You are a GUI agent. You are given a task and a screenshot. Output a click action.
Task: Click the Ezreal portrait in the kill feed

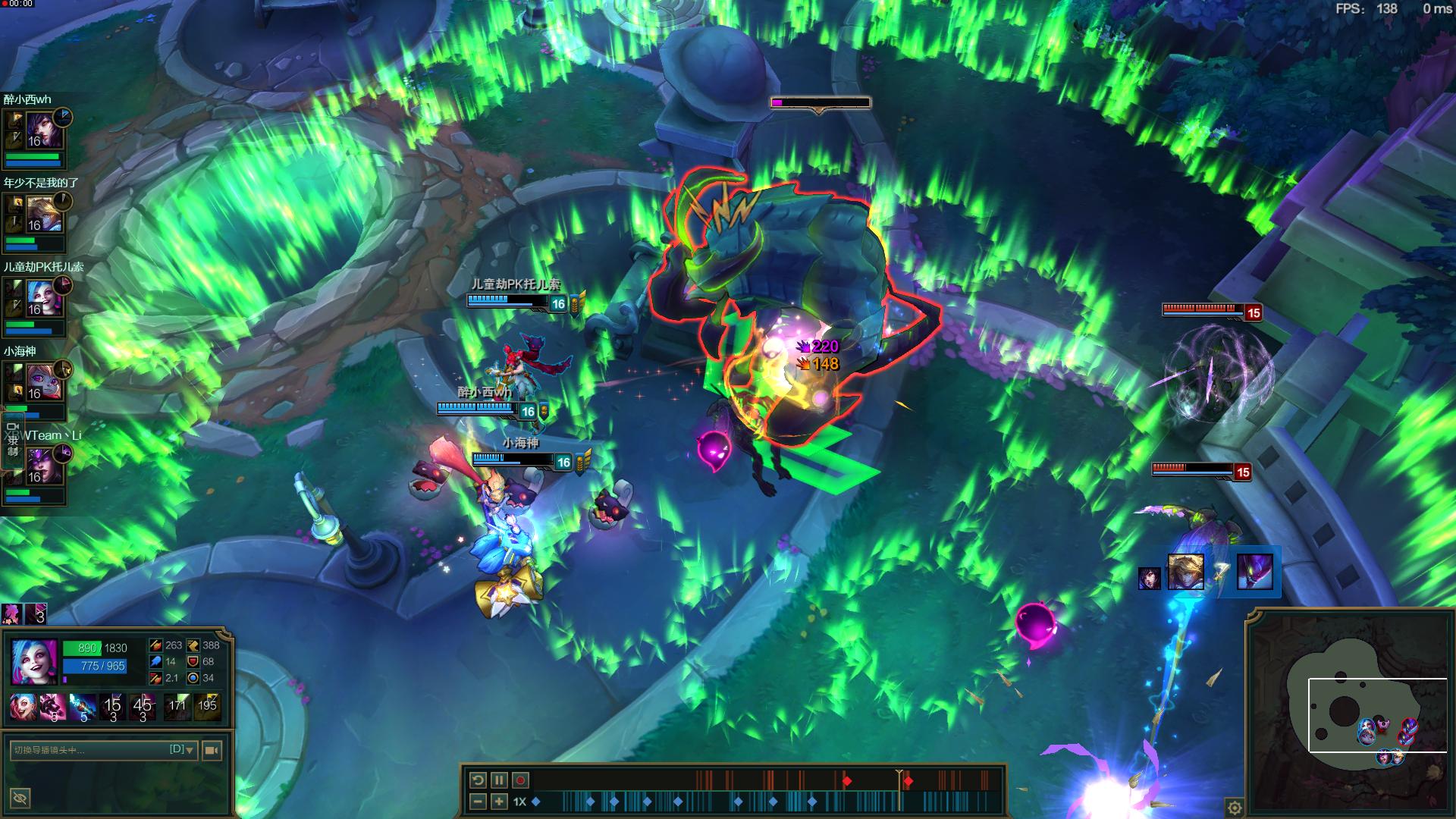coord(1185,573)
